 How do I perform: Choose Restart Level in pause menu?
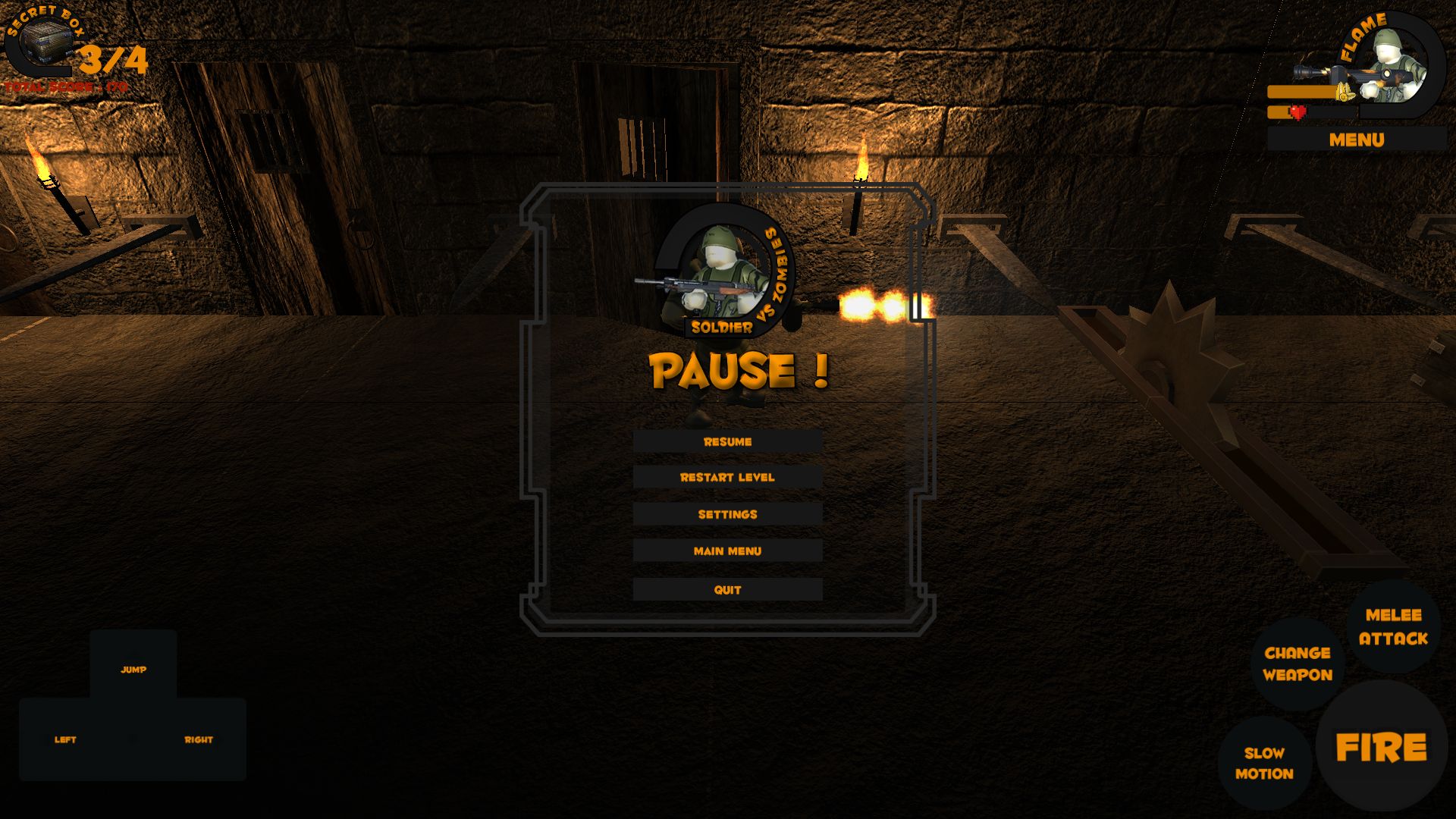727,477
